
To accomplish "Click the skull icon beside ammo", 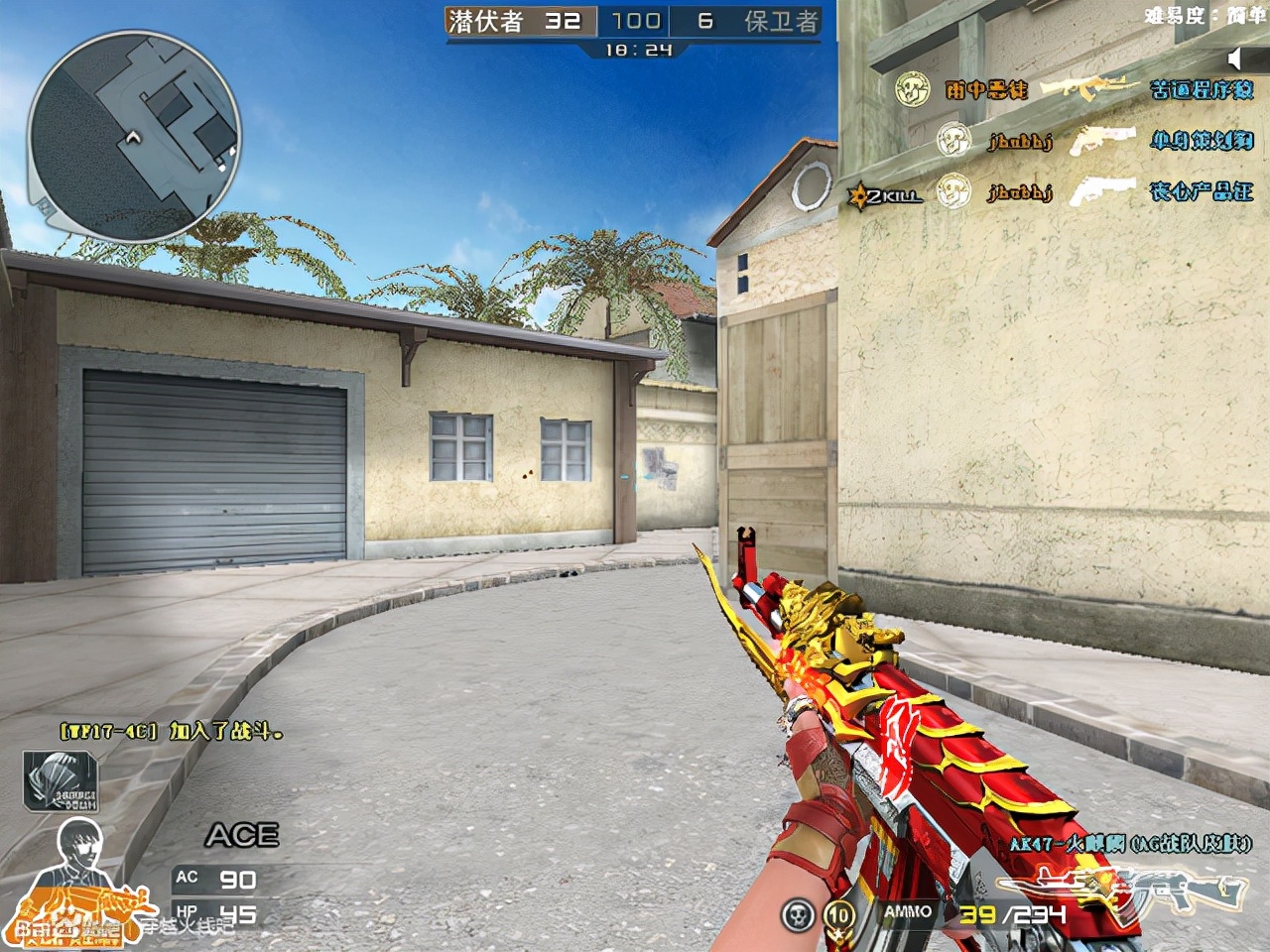I will (x=795, y=913).
